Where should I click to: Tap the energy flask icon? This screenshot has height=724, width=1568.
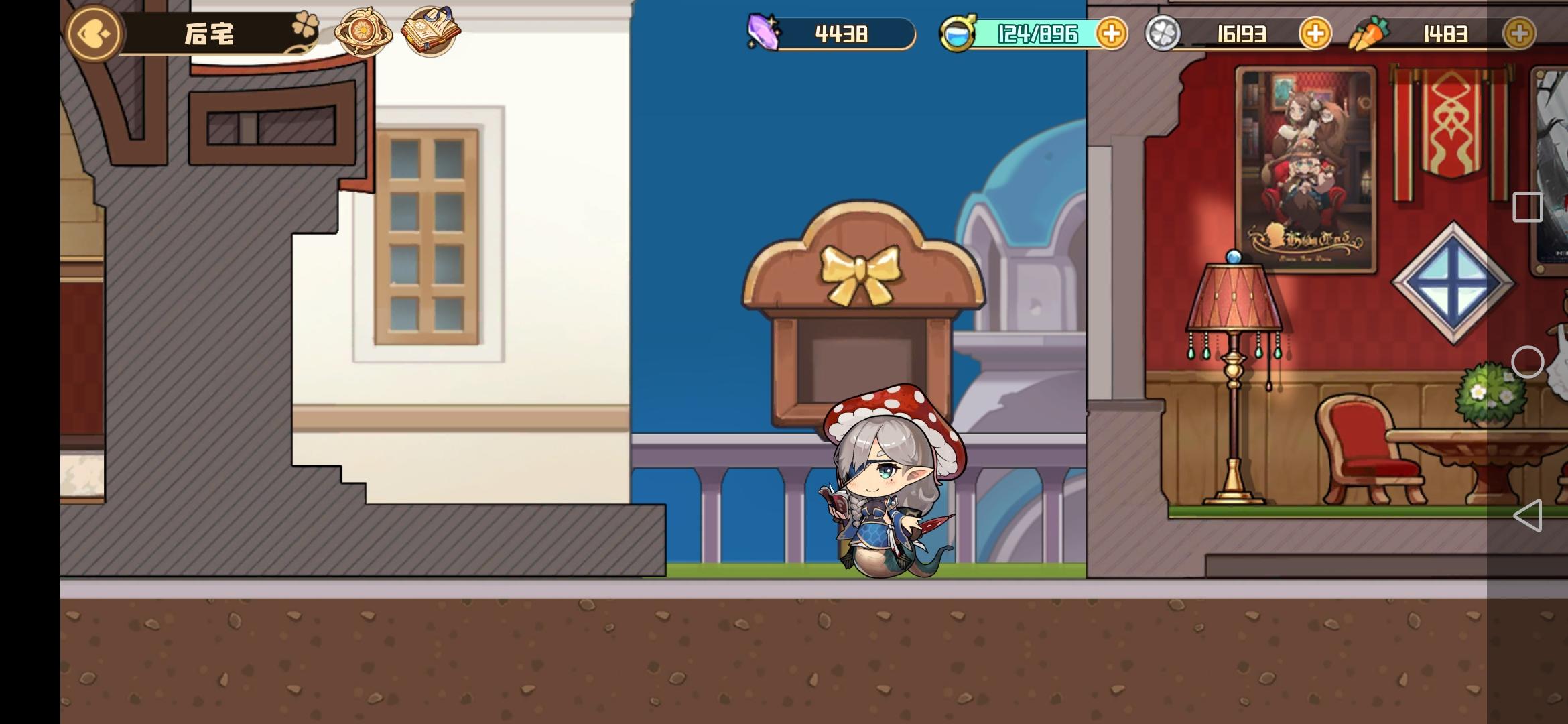click(960, 32)
